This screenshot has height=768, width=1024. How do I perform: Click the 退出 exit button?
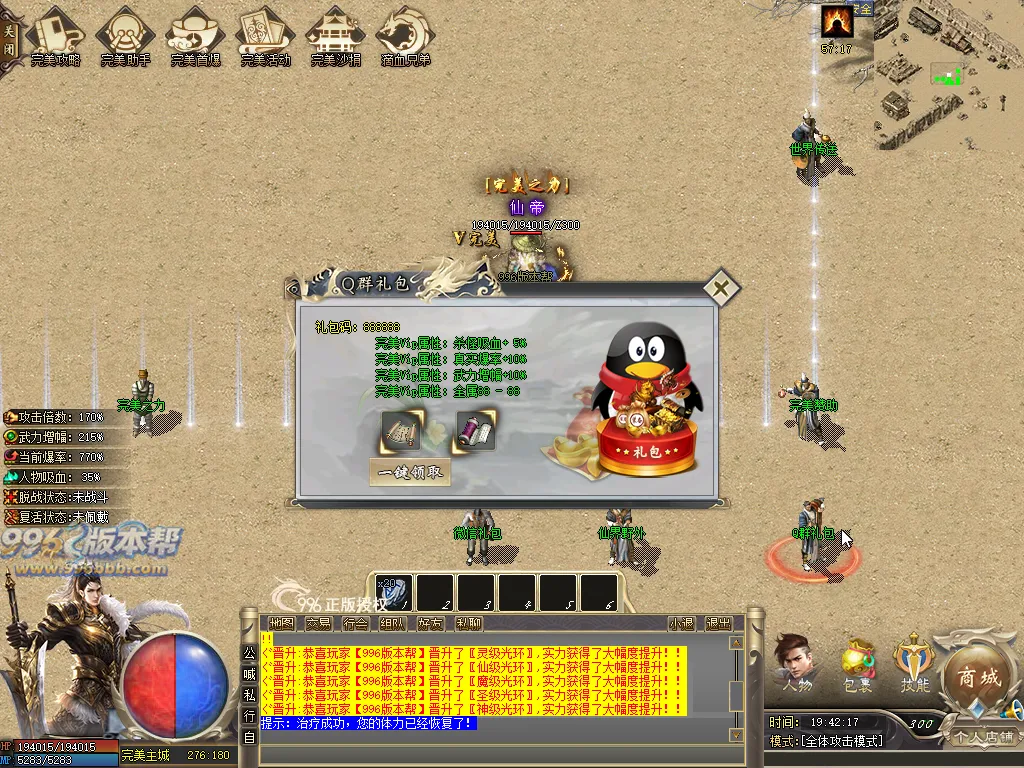coord(717,623)
